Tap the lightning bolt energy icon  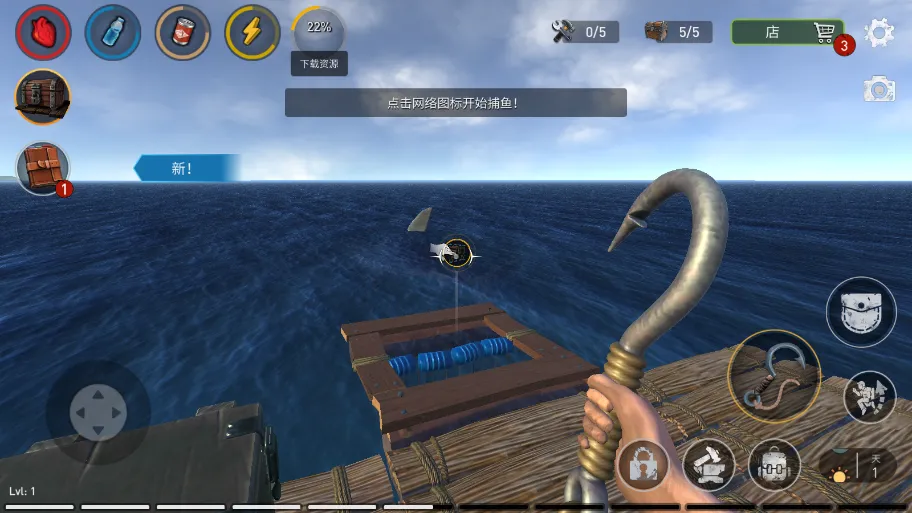click(x=253, y=33)
